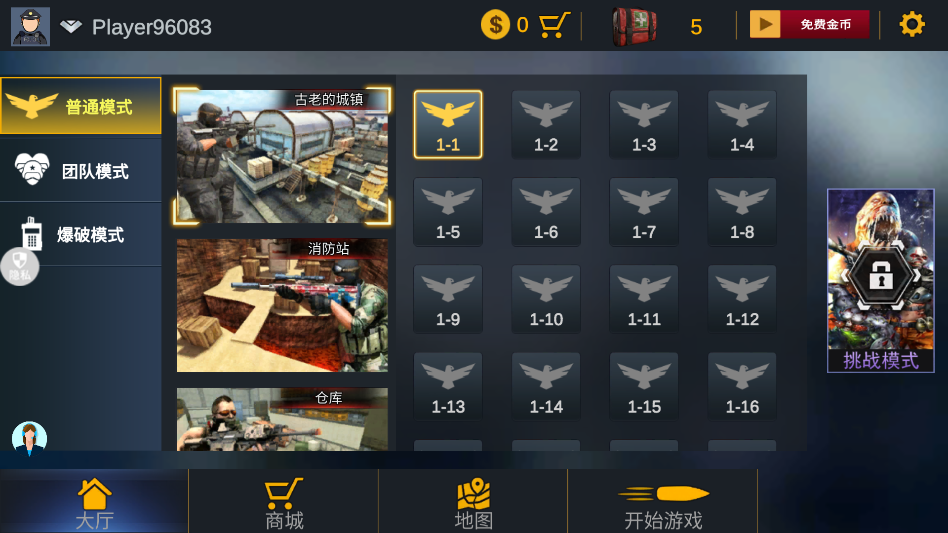Pick the 消防站 map thumbnail
This screenshot has width=948, height=533.
pos(282,305)
